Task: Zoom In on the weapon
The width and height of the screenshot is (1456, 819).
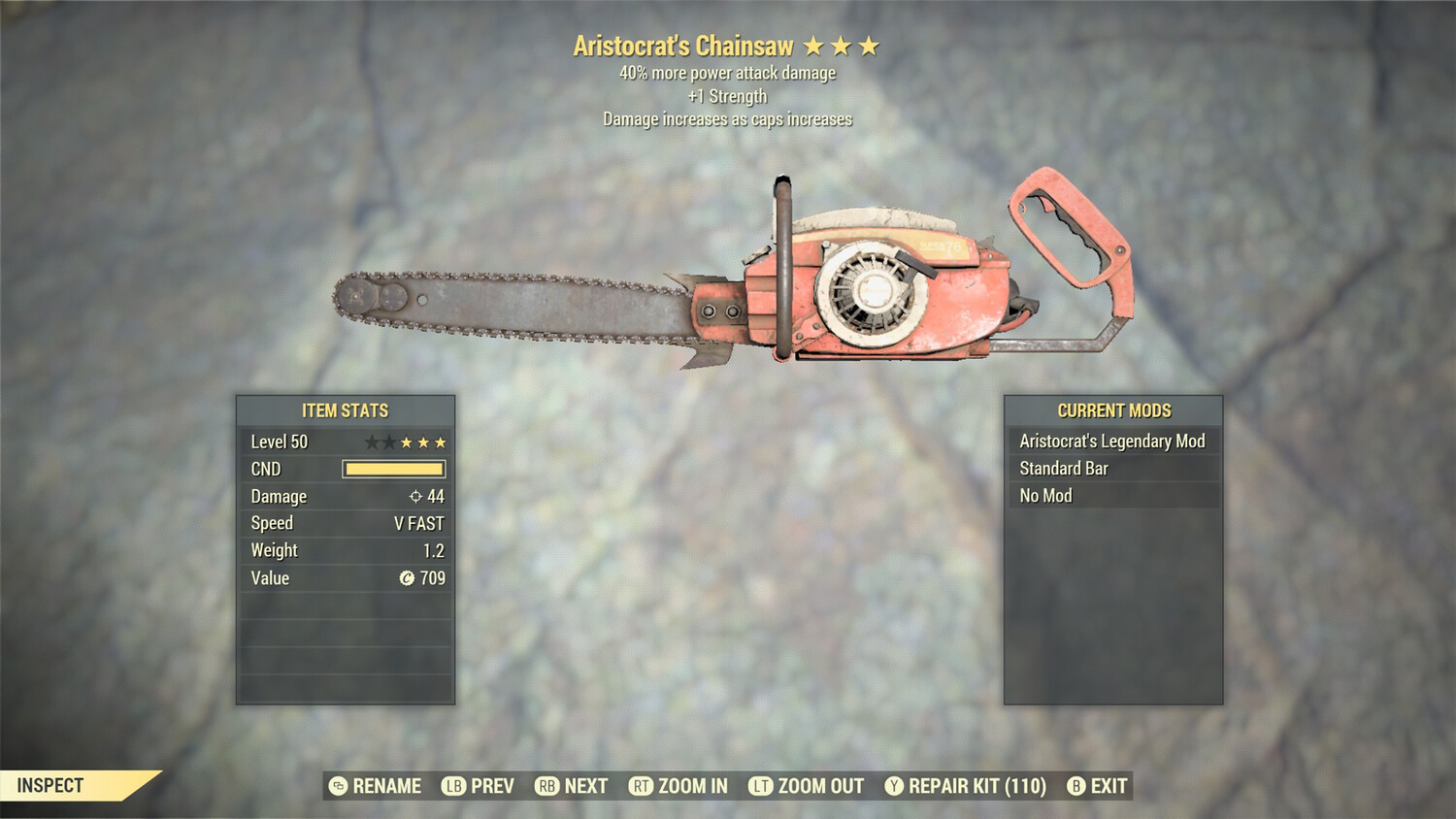Action: [678, 786]
